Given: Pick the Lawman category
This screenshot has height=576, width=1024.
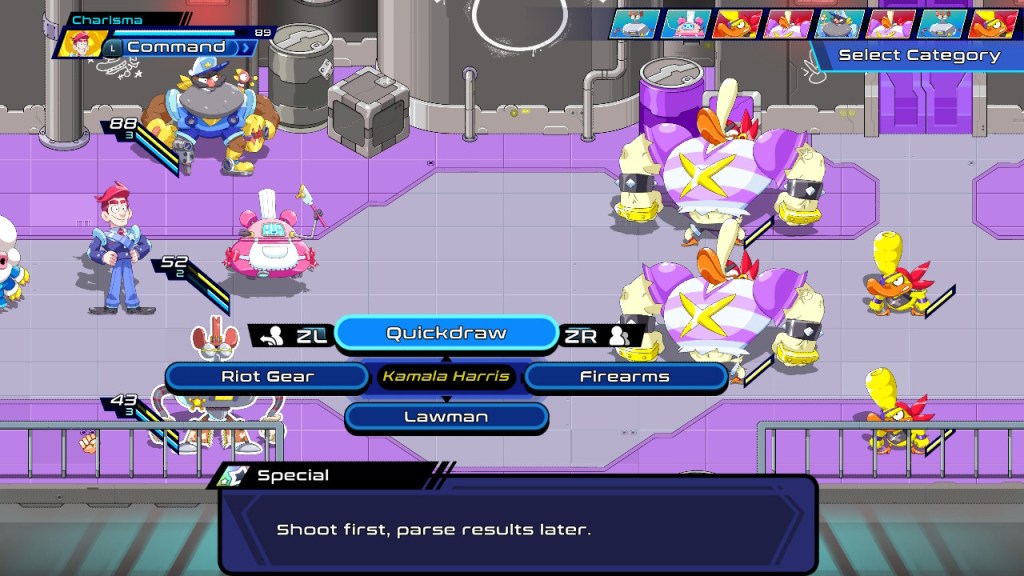Looking at the screenshot, I should [x=446, y=417].
